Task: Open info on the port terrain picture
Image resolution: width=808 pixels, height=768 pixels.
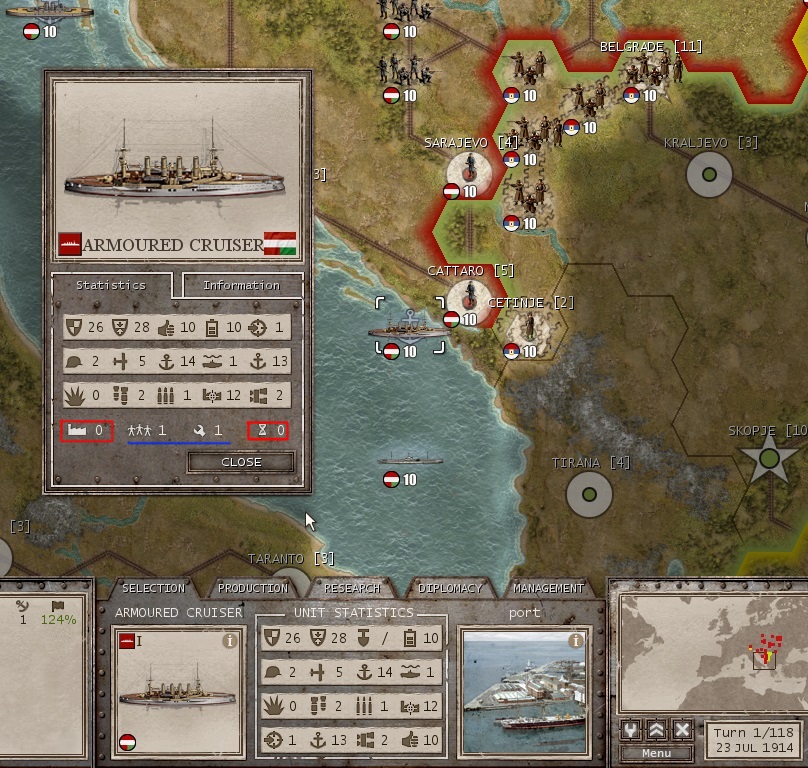Action: point(575,640)
